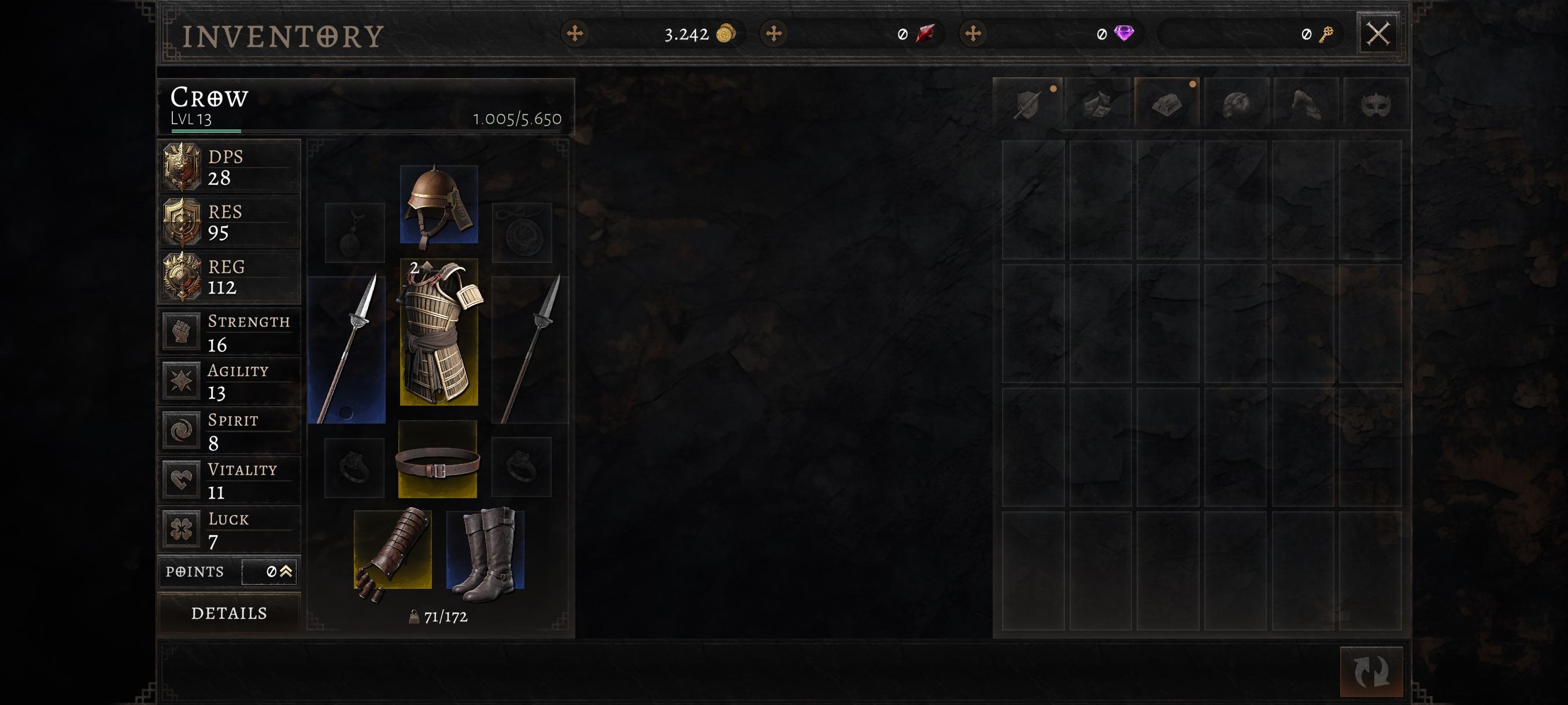Select the spear on the blue background
1568x705 pixels.
tap(347, 350)
